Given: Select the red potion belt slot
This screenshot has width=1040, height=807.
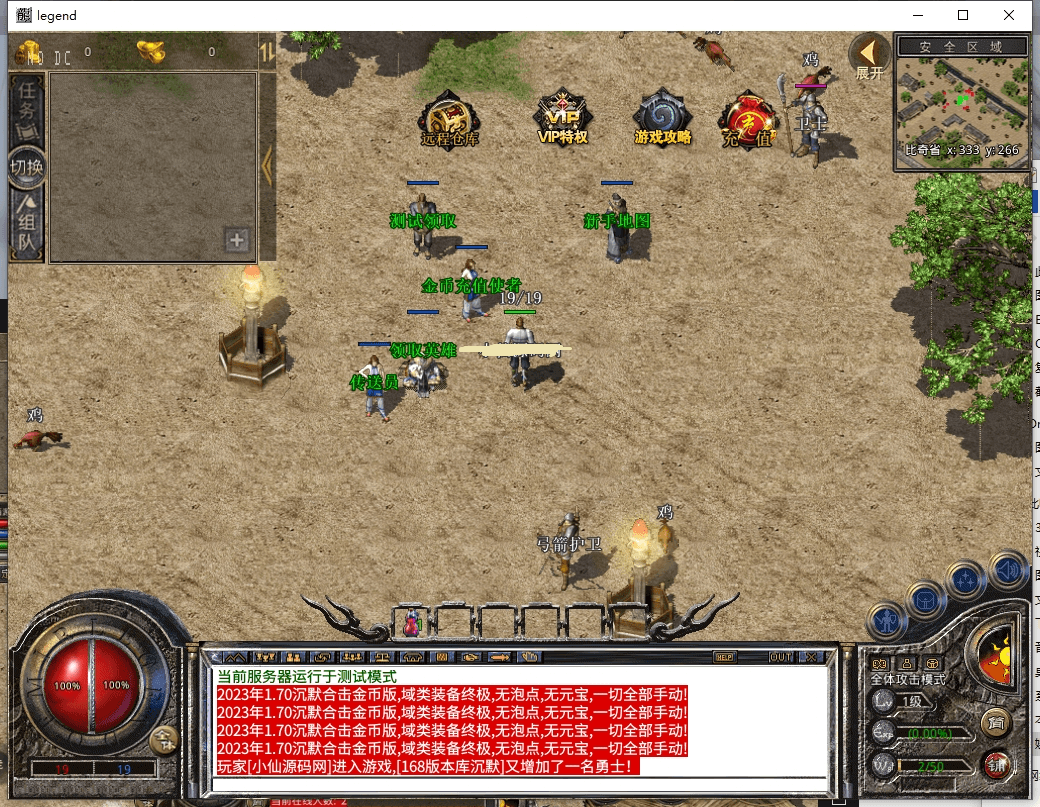Looking at the screenshot, I should click(x=412, y=622).
